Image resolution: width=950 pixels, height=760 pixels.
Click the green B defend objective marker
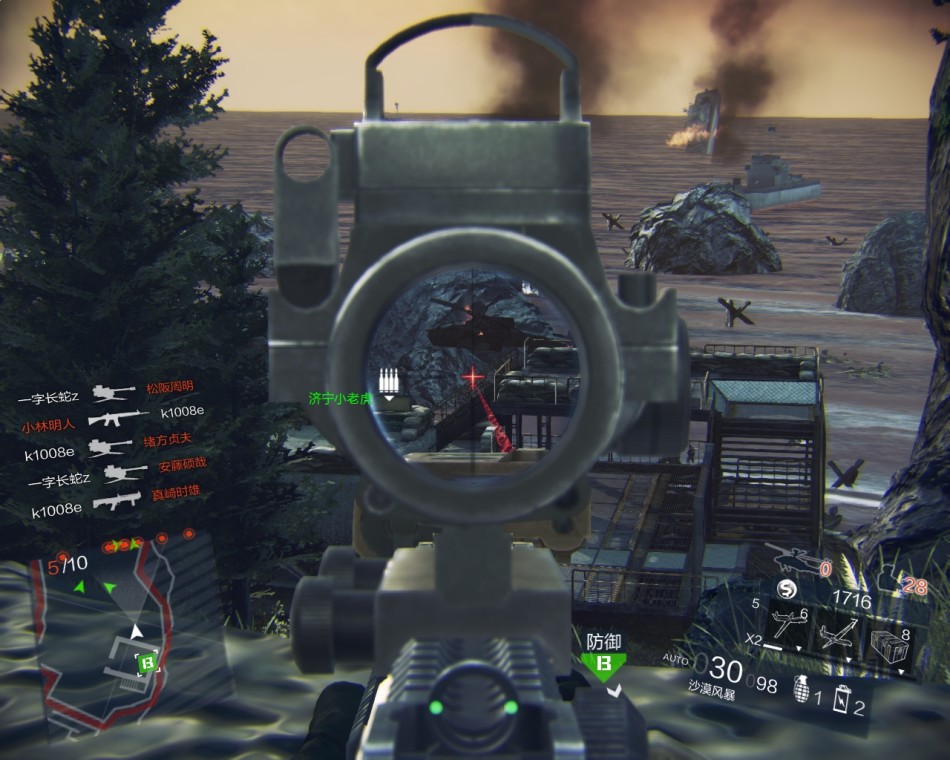pyautogui.click(x=603, y=664)
